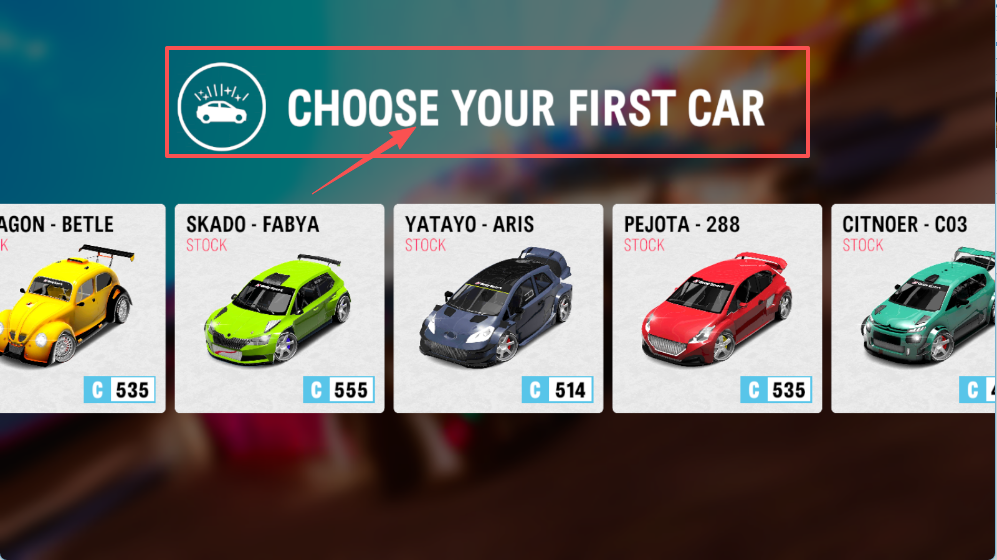Select the red Pejota 288 car

point(717,308)
